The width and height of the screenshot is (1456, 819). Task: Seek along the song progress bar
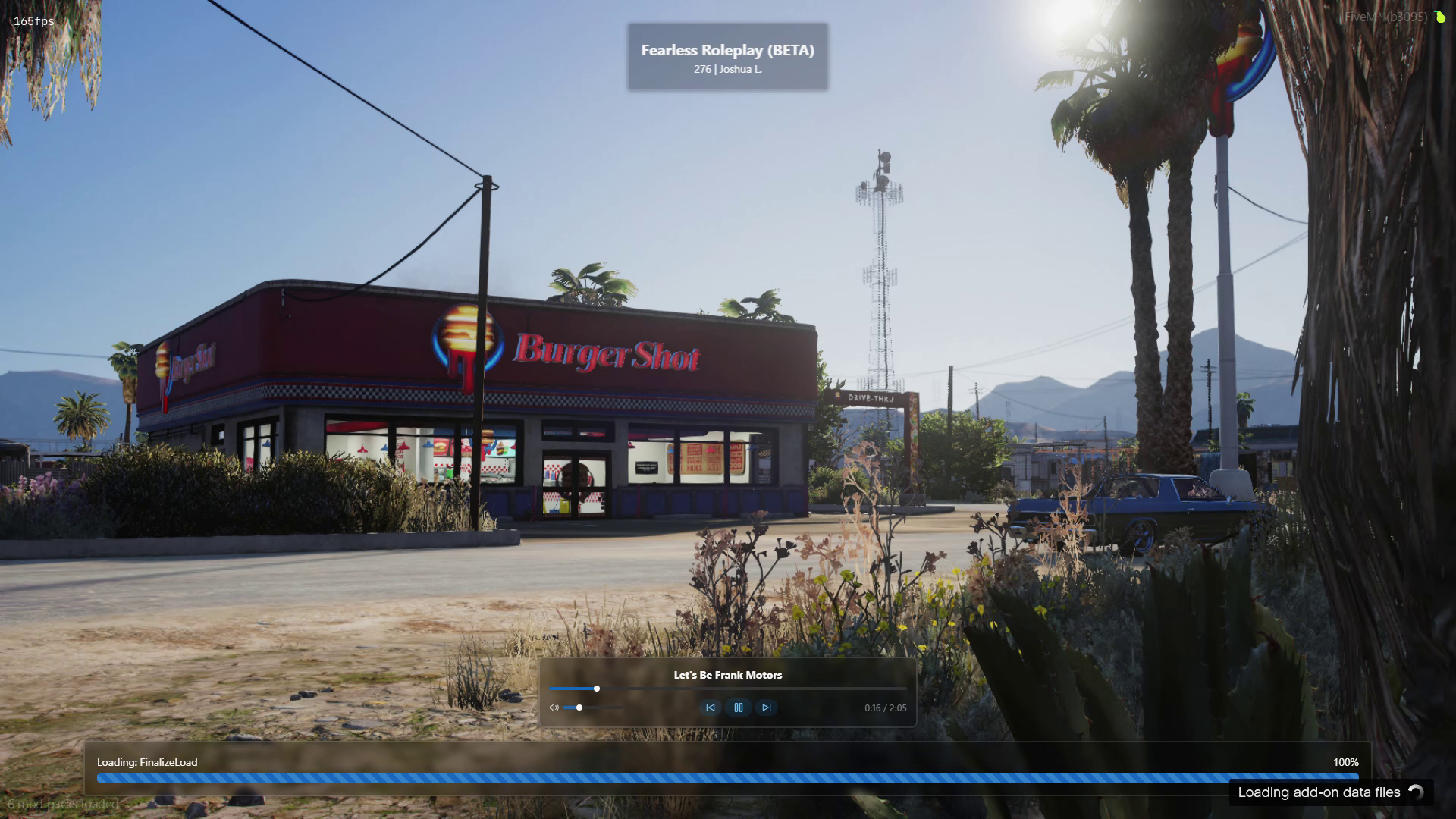(726, 689)
